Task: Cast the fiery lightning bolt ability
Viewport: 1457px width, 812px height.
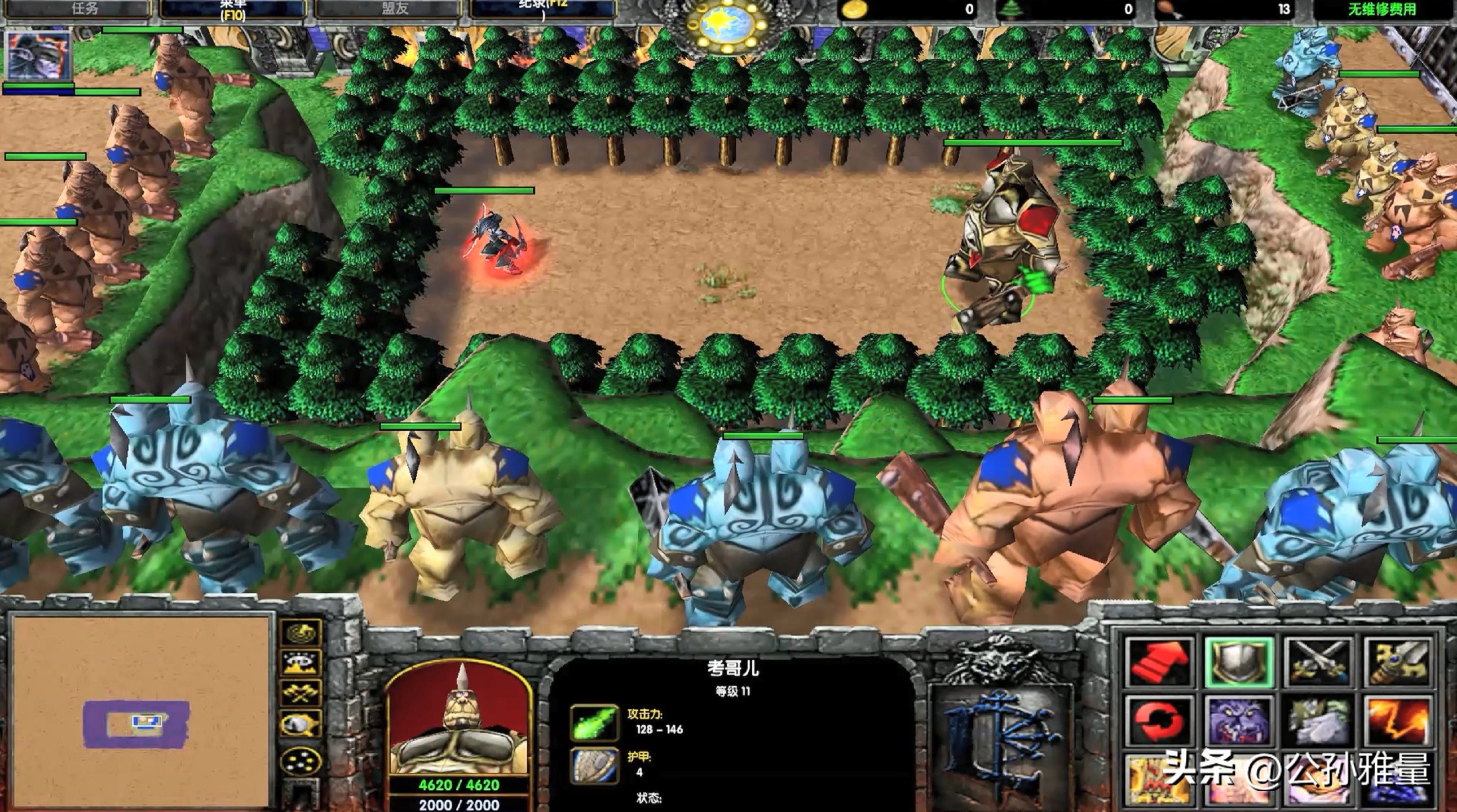Action: (1398, 721)
